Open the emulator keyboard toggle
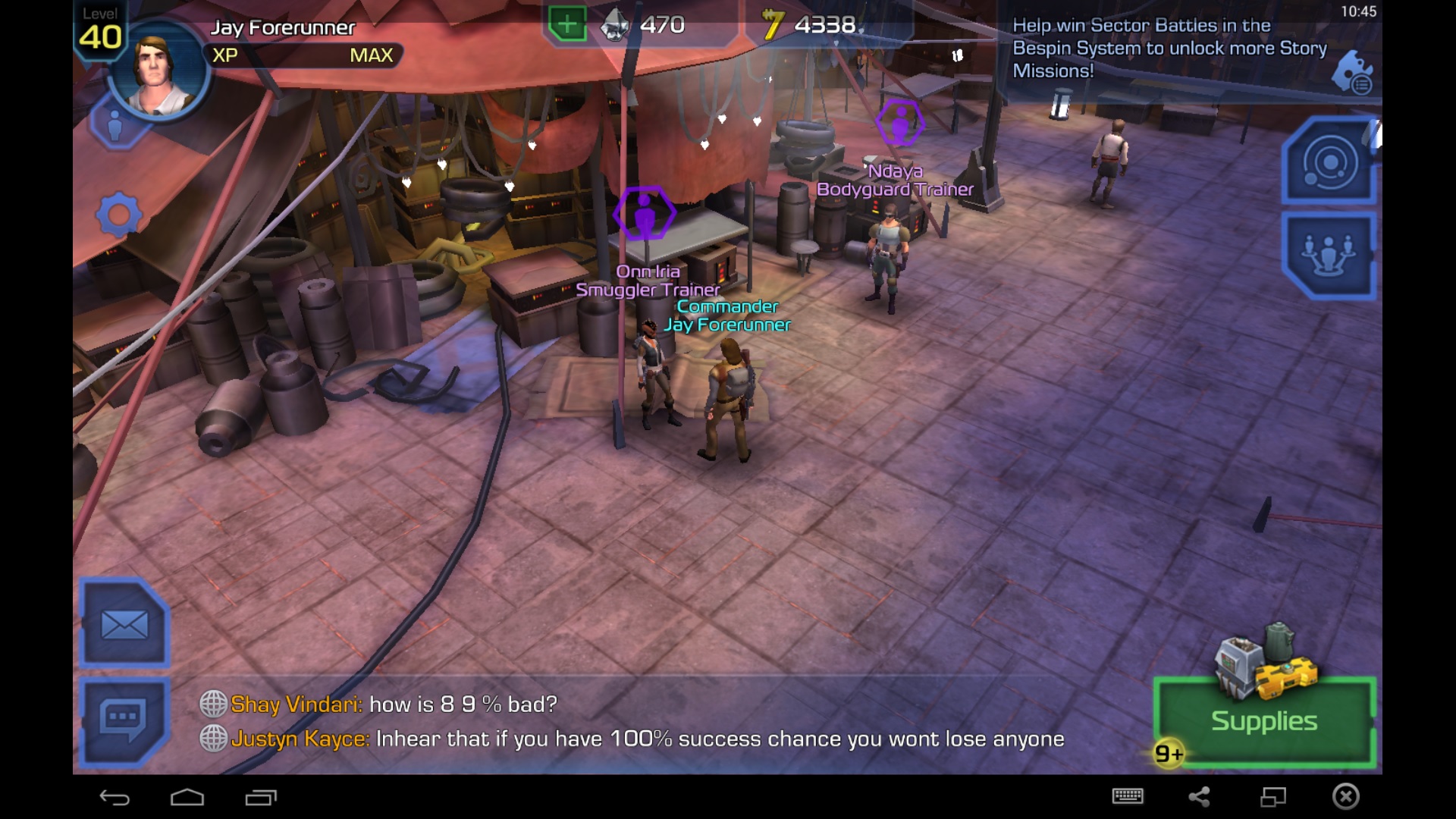Image resolution: width=1456 pixels, height=819 pixels. coord(1128,796)
